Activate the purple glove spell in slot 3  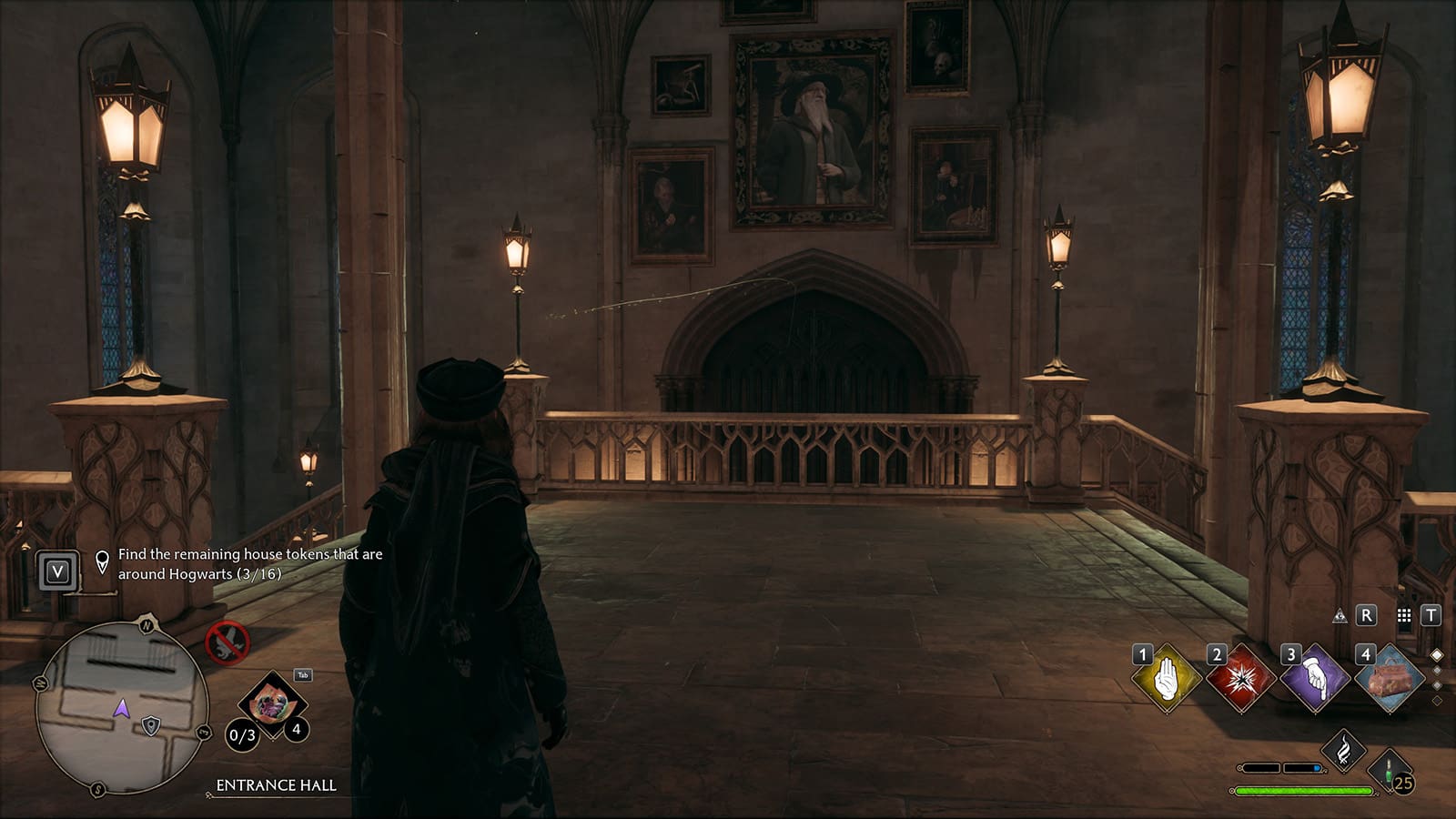click(x=1315, y=680)
